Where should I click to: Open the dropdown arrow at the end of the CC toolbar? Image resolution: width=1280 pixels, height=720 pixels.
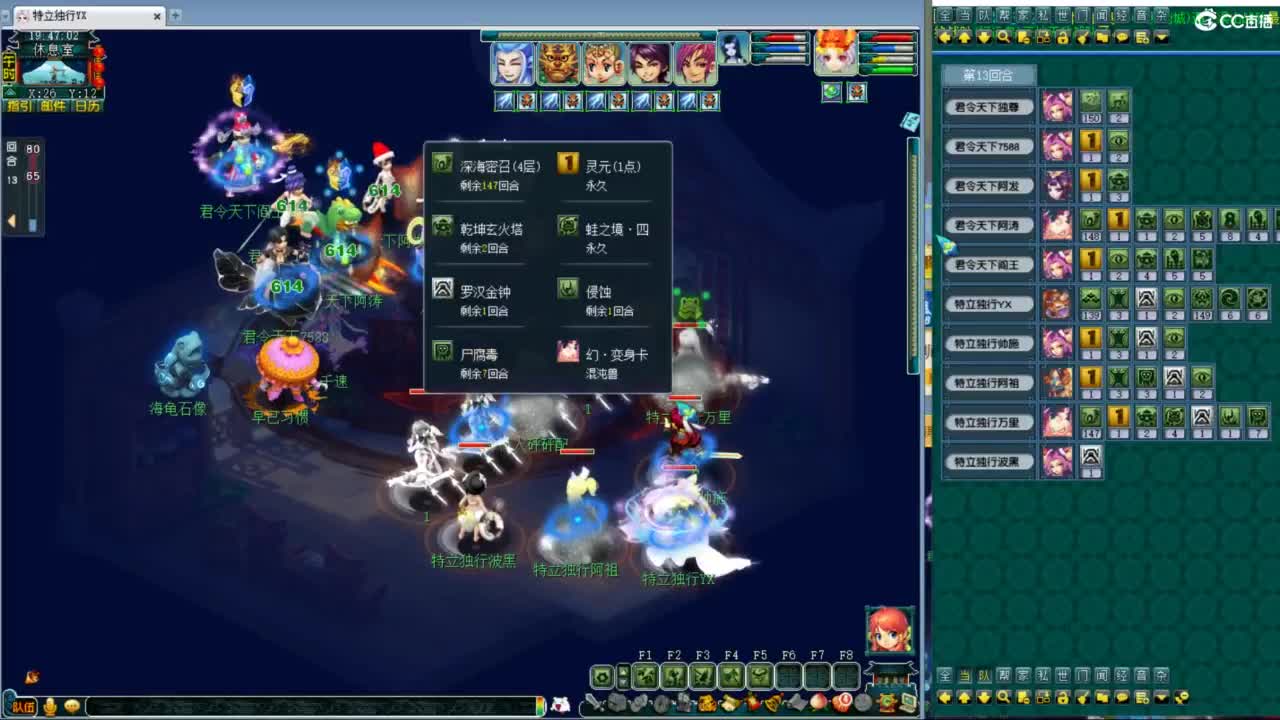1160,38
